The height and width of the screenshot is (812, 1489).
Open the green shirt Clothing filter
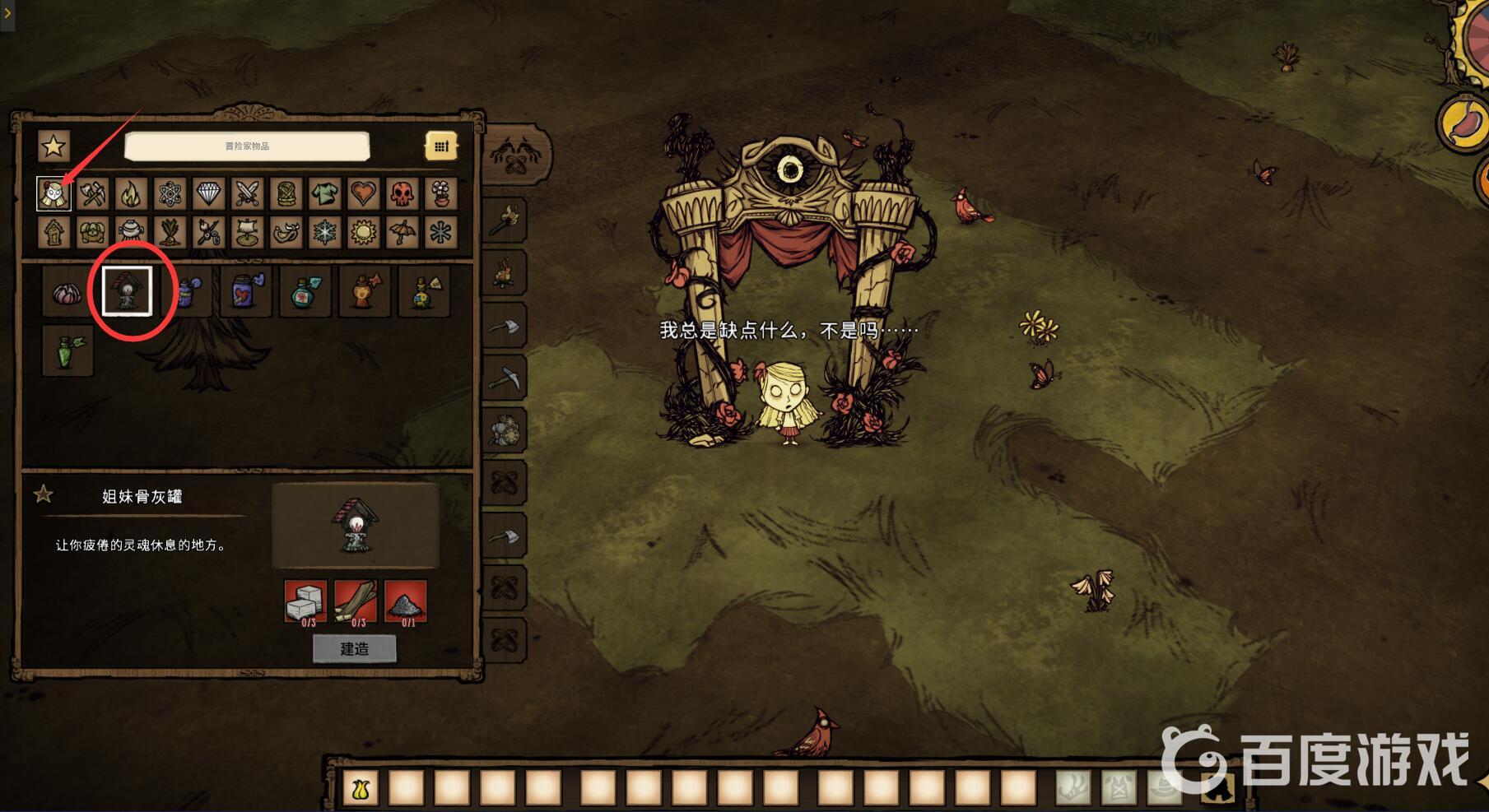pyautogui.click(x=324, y=194)
